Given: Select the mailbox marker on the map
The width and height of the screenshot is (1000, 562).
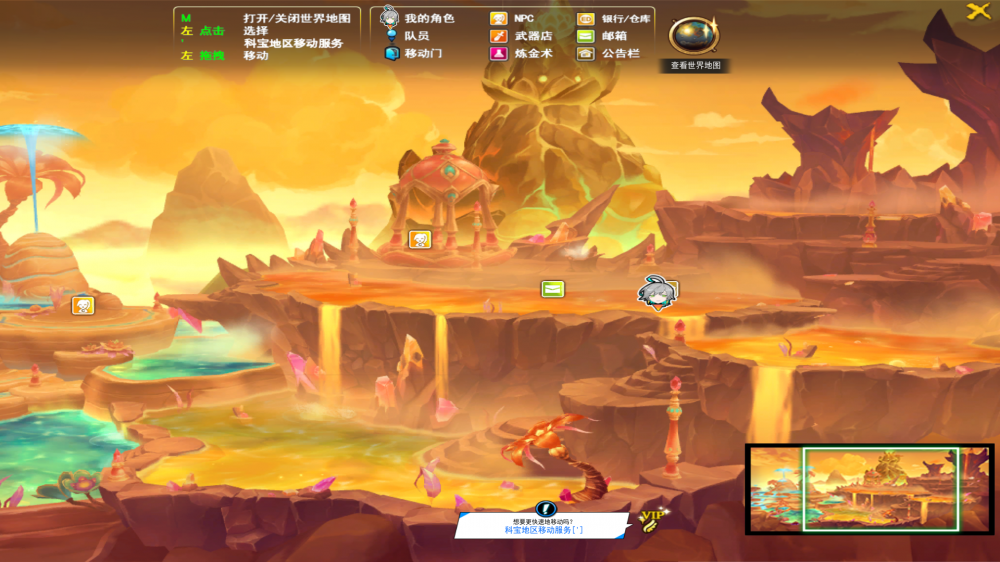Looking at the screenshot, I should coord(552,289).
